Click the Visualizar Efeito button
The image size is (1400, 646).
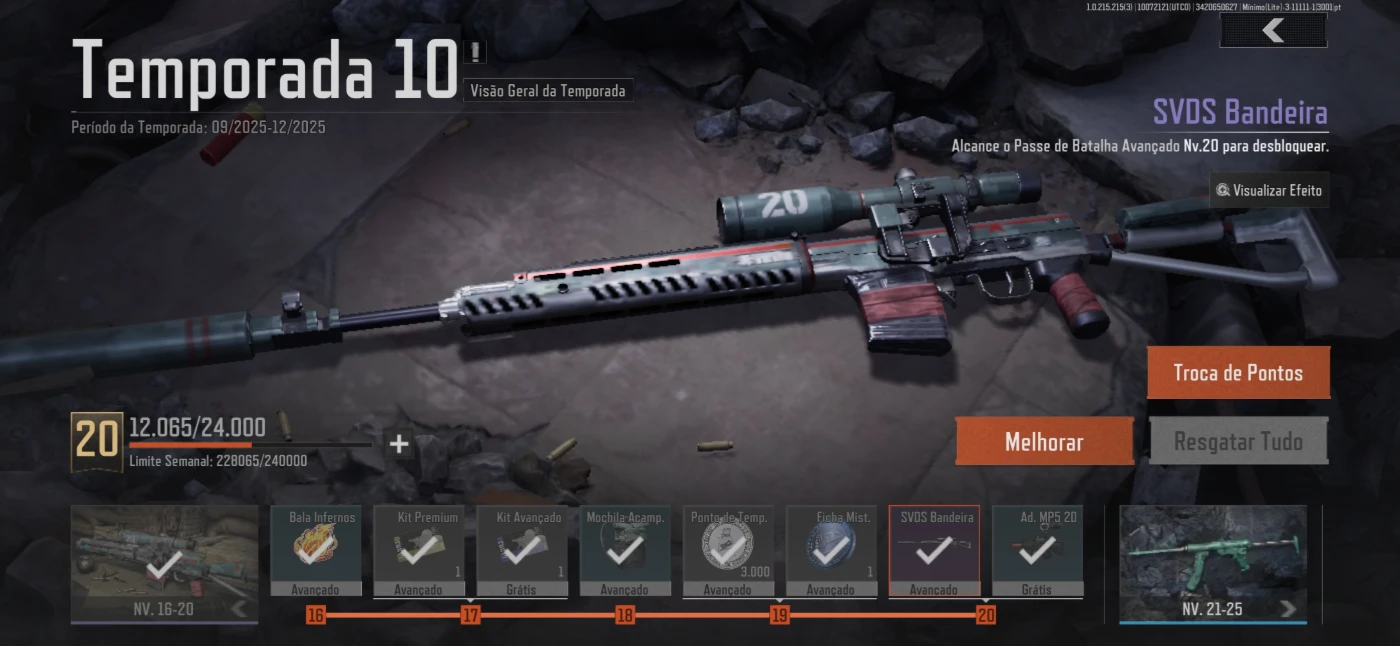(x=1269, y=190)
